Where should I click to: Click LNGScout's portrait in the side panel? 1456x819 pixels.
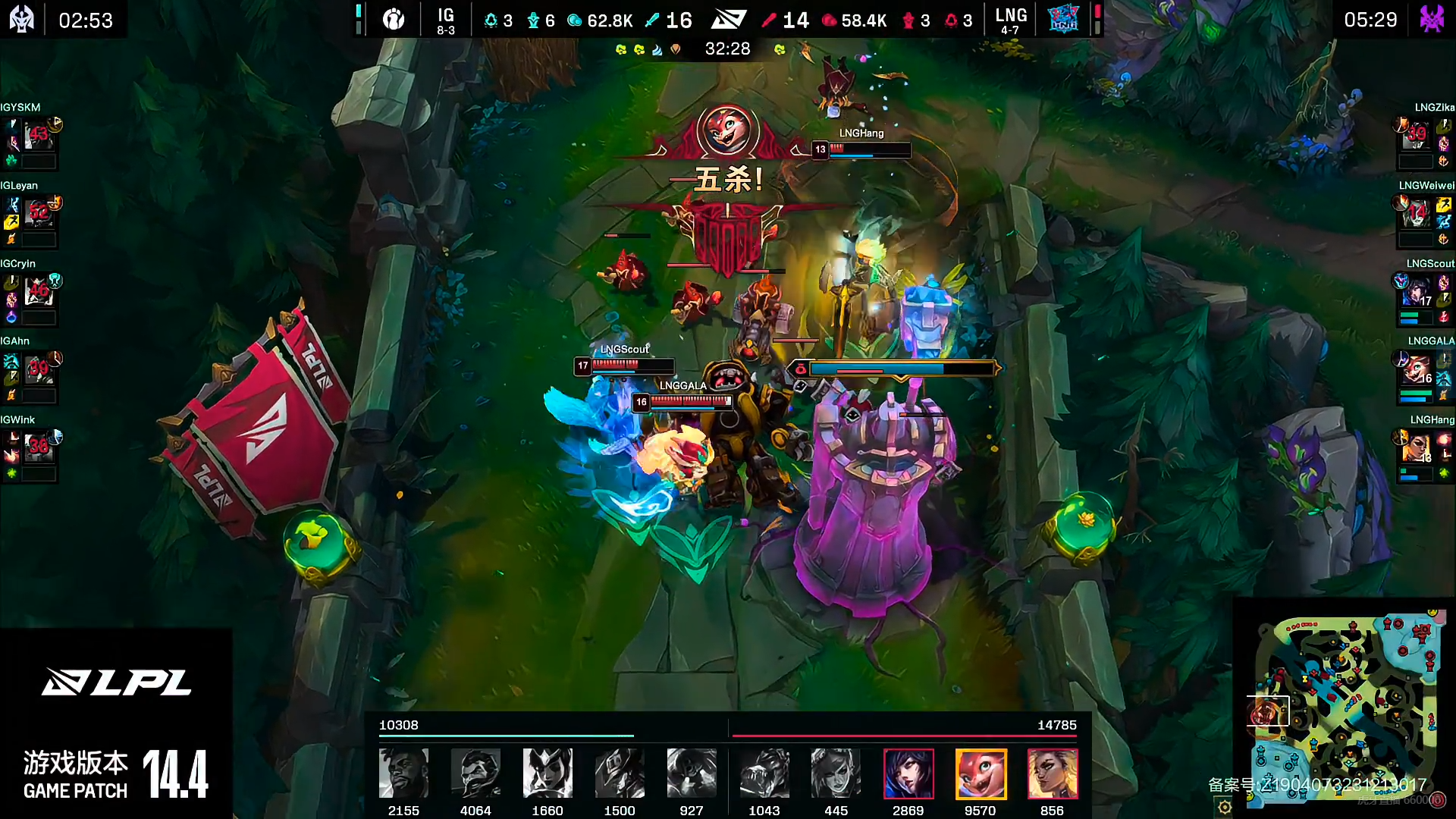click(1415, 292)
